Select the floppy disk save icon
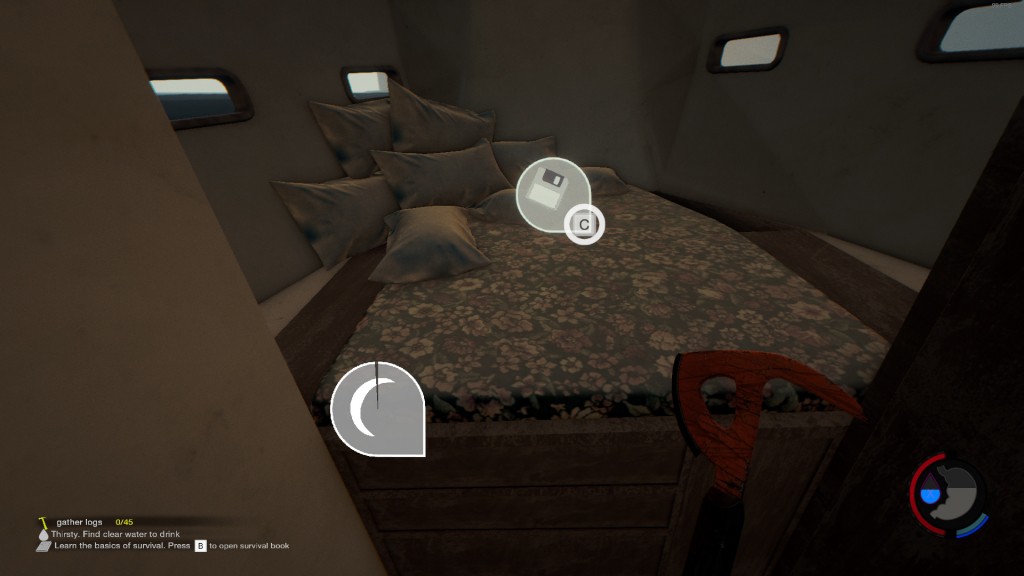This screenshot has width=1024, height=576. (549, 190)
